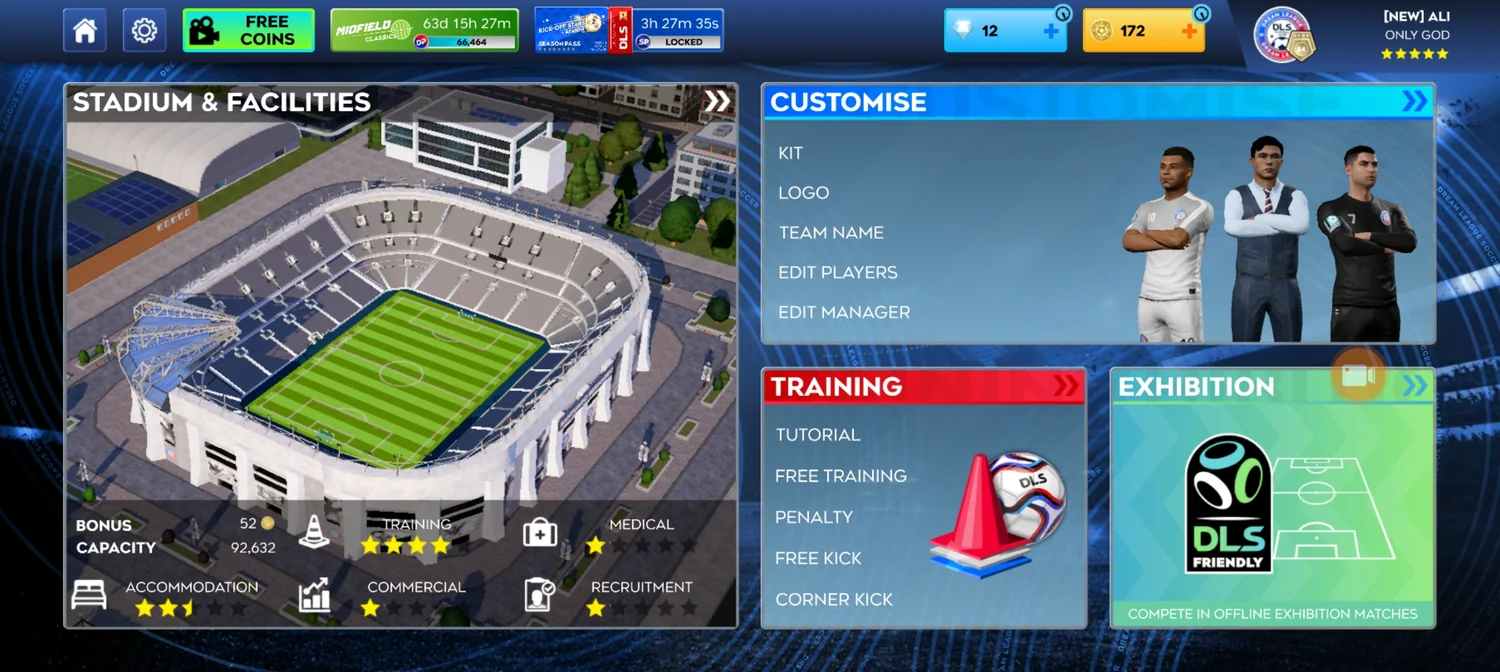Open the Midfield Classic event banner
1500x672 pixels.
pyautogui.click(x=424, y=30)
